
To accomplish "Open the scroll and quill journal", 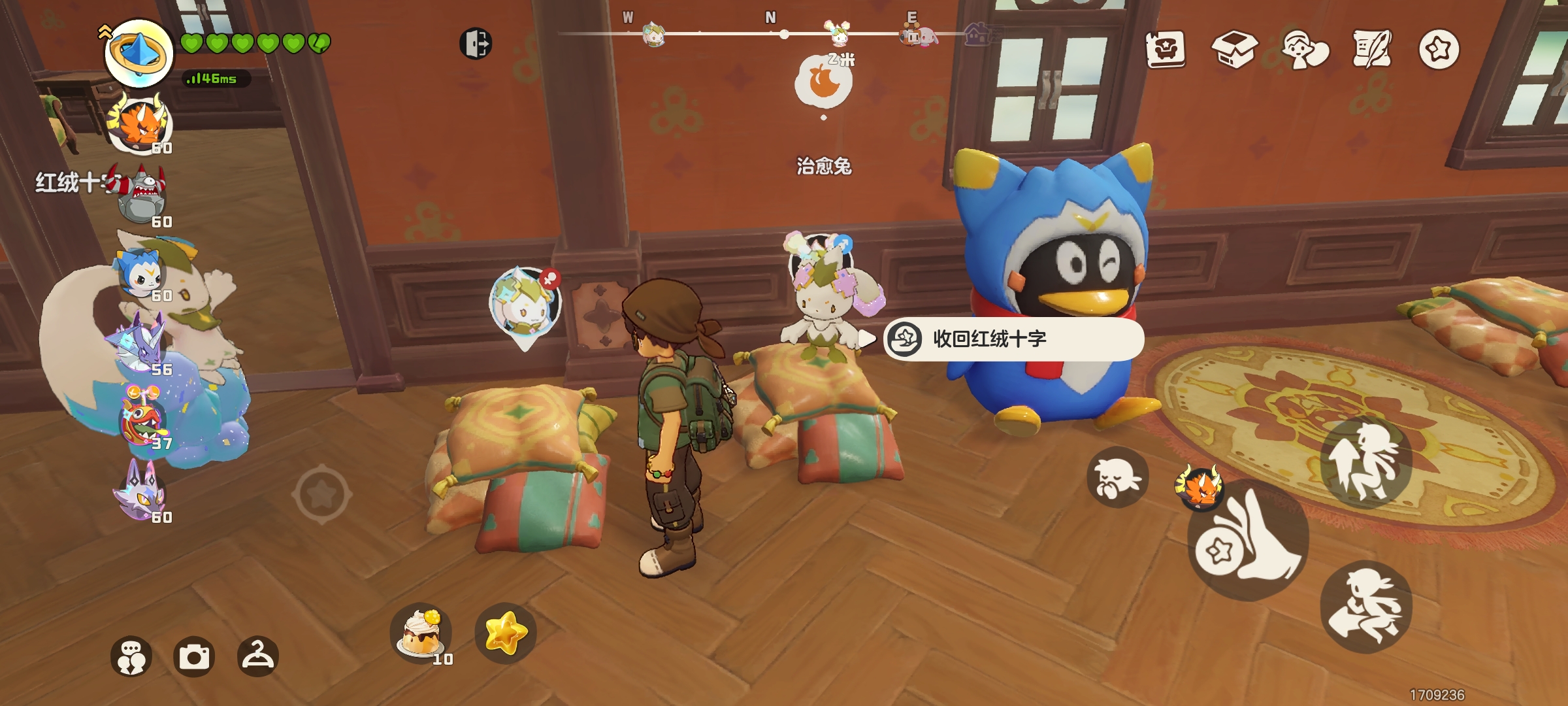I will click(x=1372, y=49).
